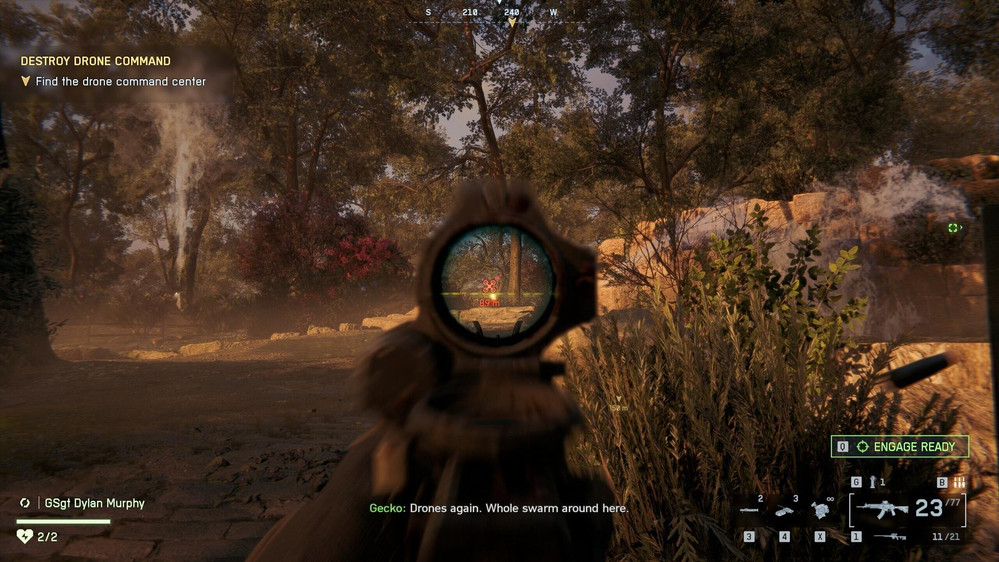Image resolution: width=999 pixels, height=562 pixels.
Task: Switch to the sniper rifle secondary weapon
Action: [x=889, y=537]
